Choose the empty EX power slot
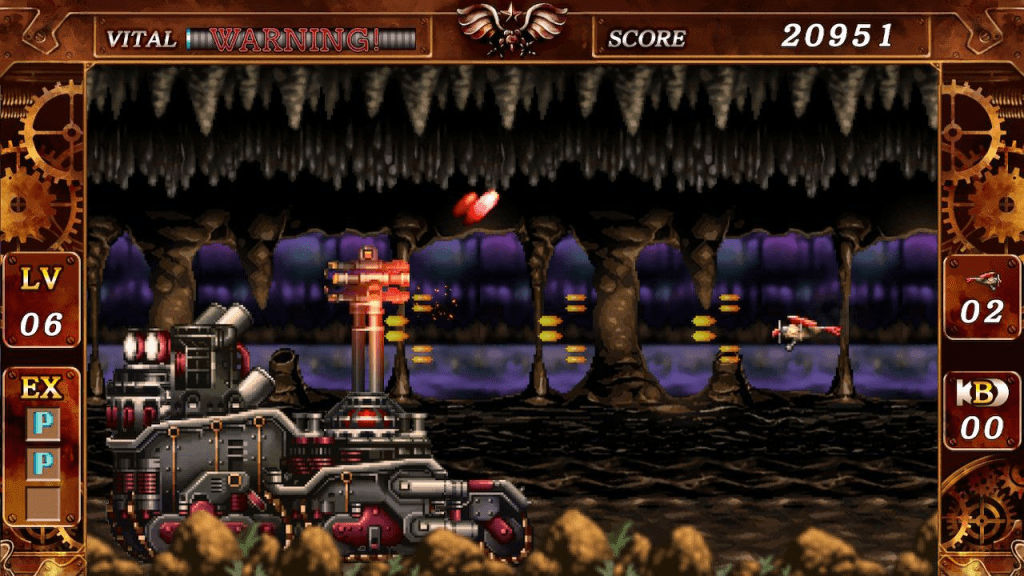Screen dimensions: 1024x576 click(42, 500)
